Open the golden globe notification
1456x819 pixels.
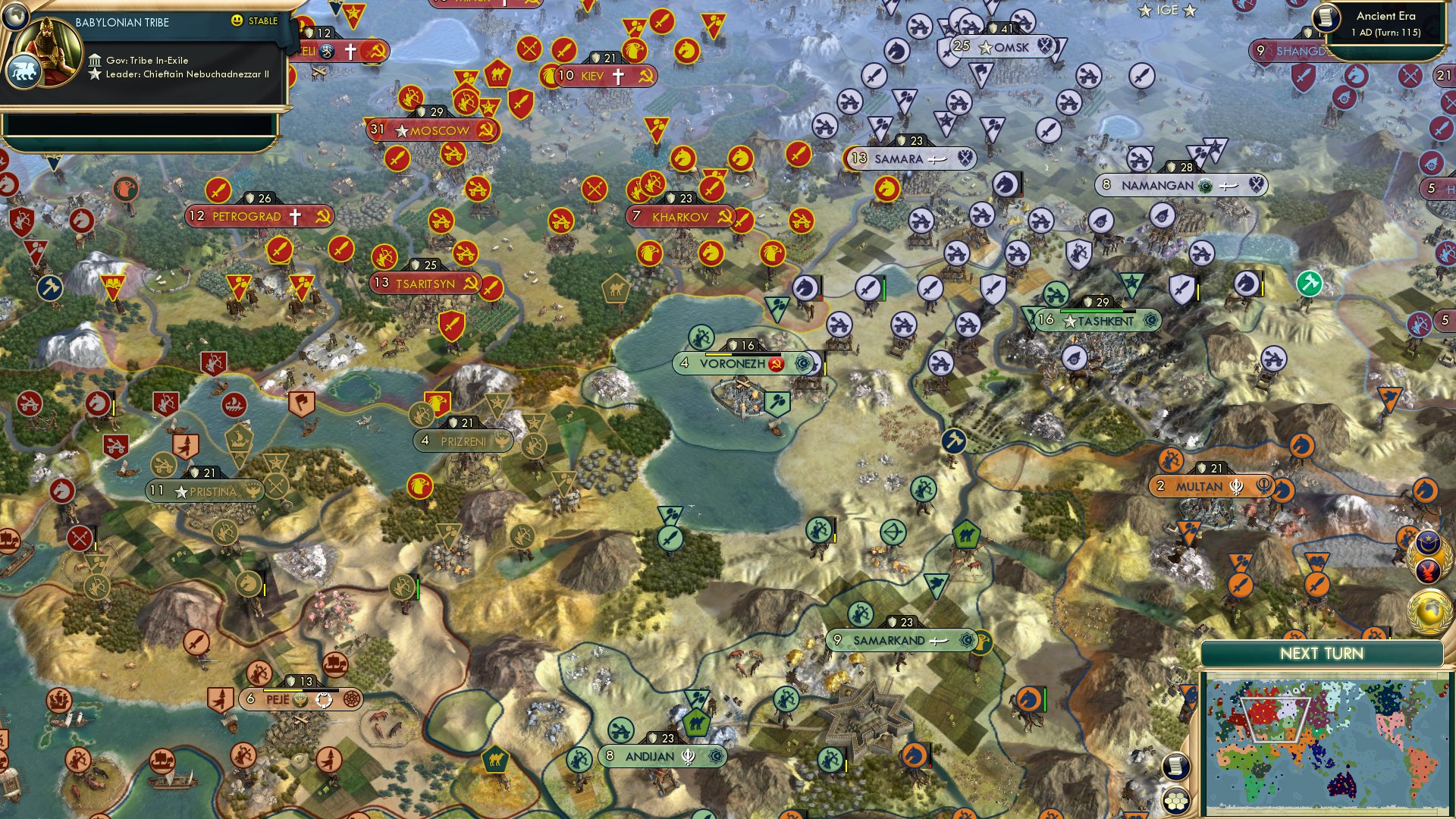tap(1429, 610)
